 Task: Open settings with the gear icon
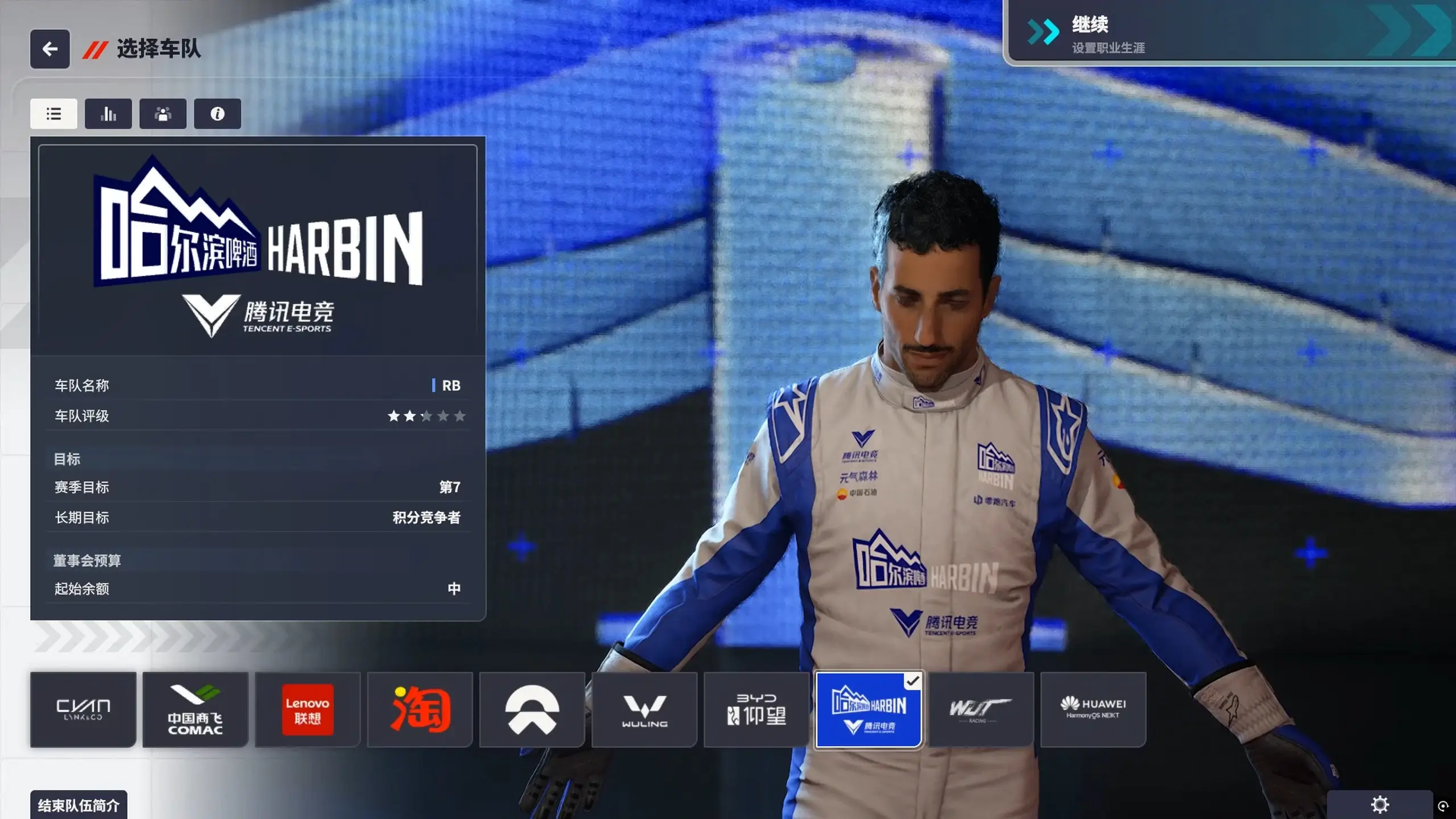(x=1380, y=805)
